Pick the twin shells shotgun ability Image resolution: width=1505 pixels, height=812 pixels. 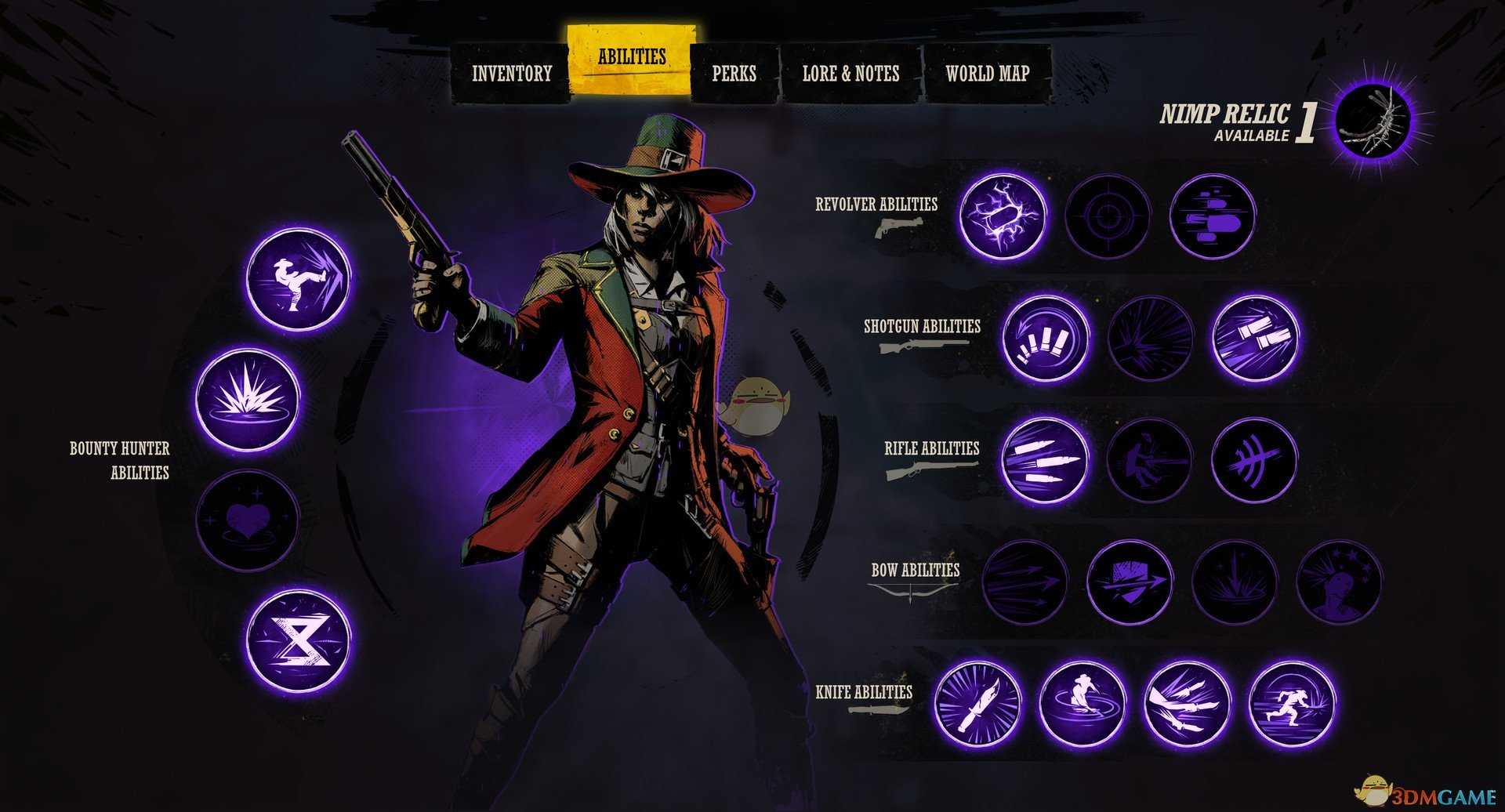1254,338
